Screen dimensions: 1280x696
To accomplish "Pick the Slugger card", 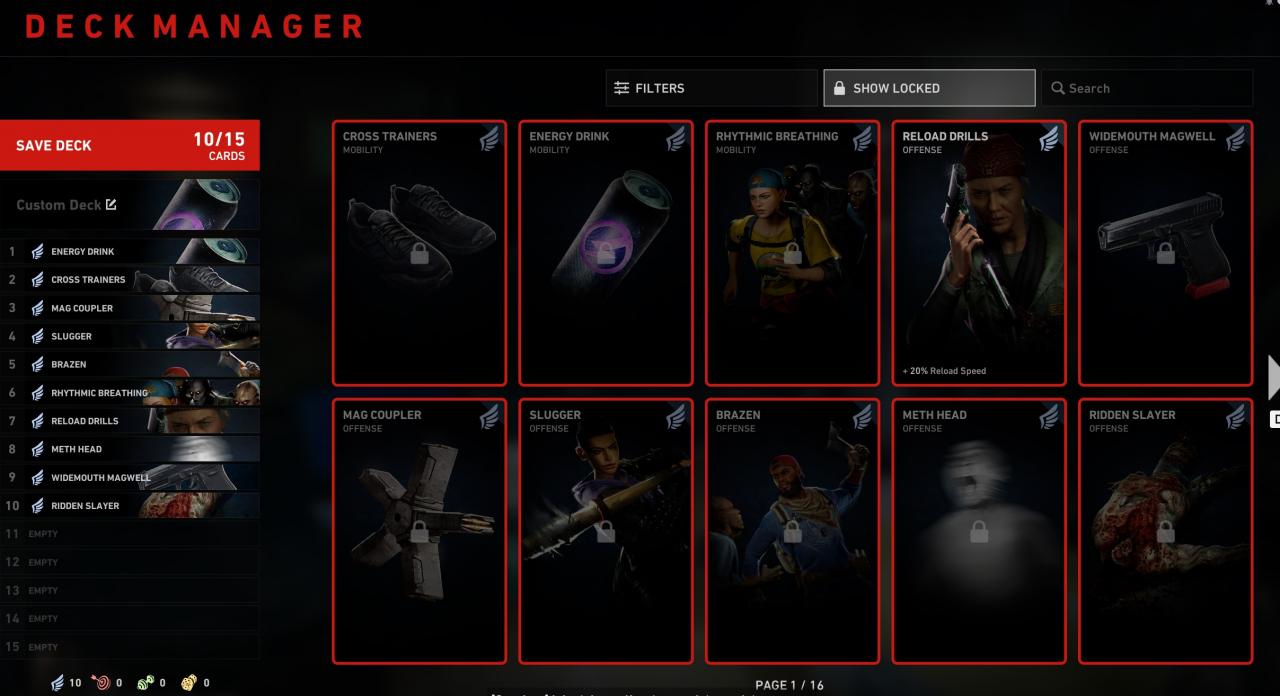I will (x=606, y=531).
